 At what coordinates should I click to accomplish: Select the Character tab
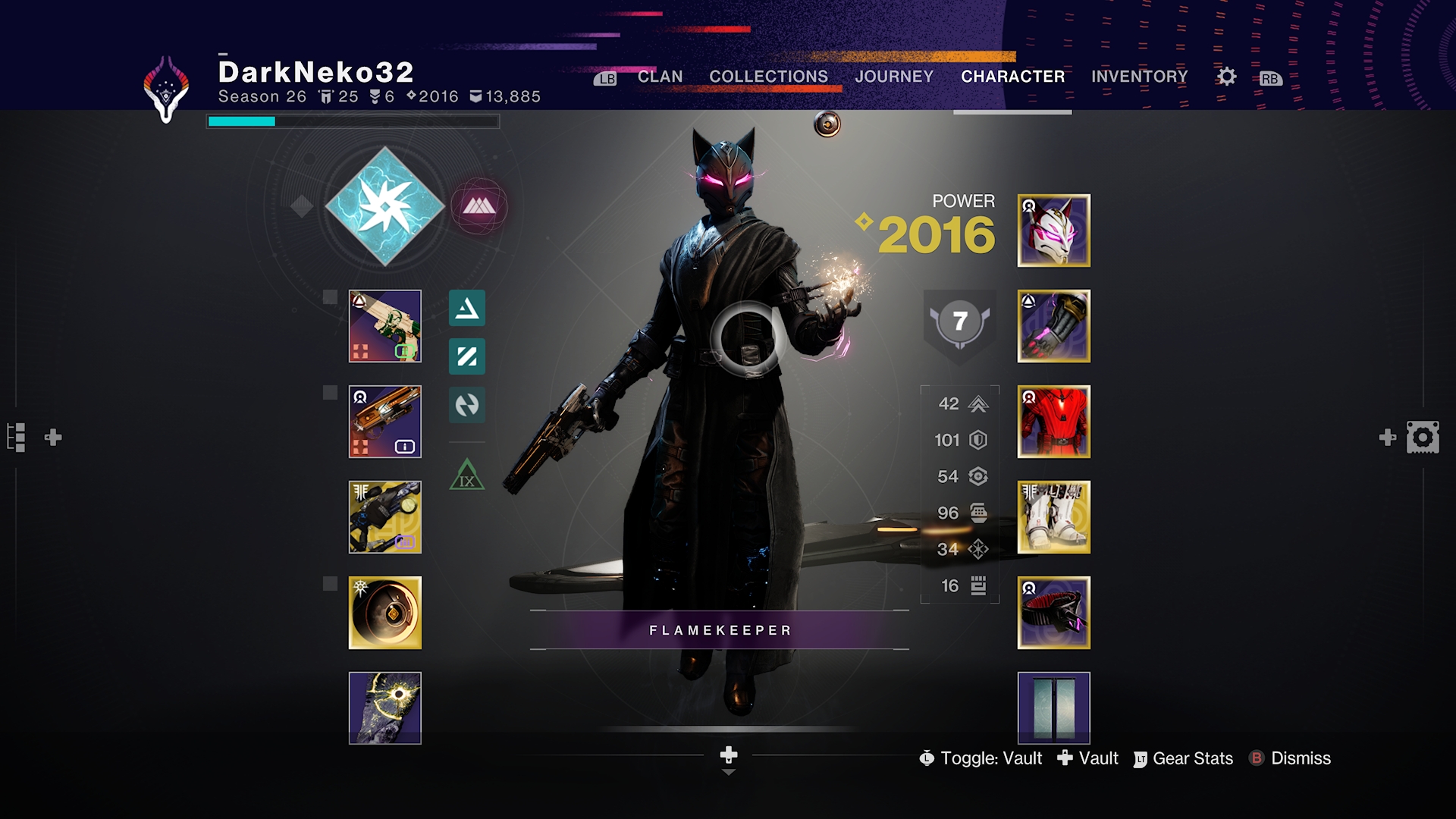(x=1012, y=77)
